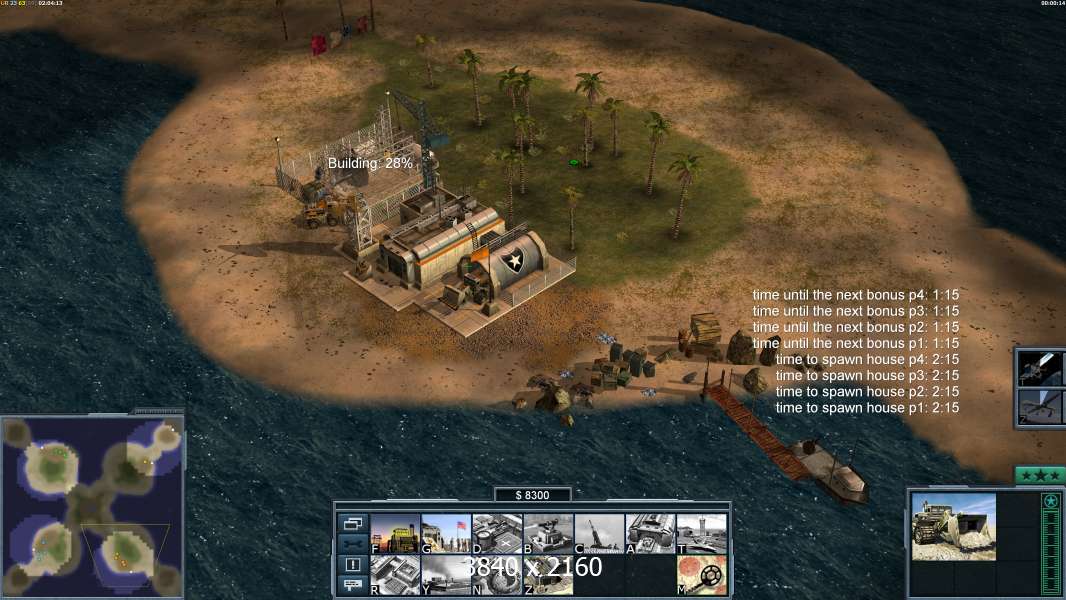The height and width of the screenshot is (600, 1066).
Task: Select the domed building icon (N)
Action: click(x=497, y=575)
